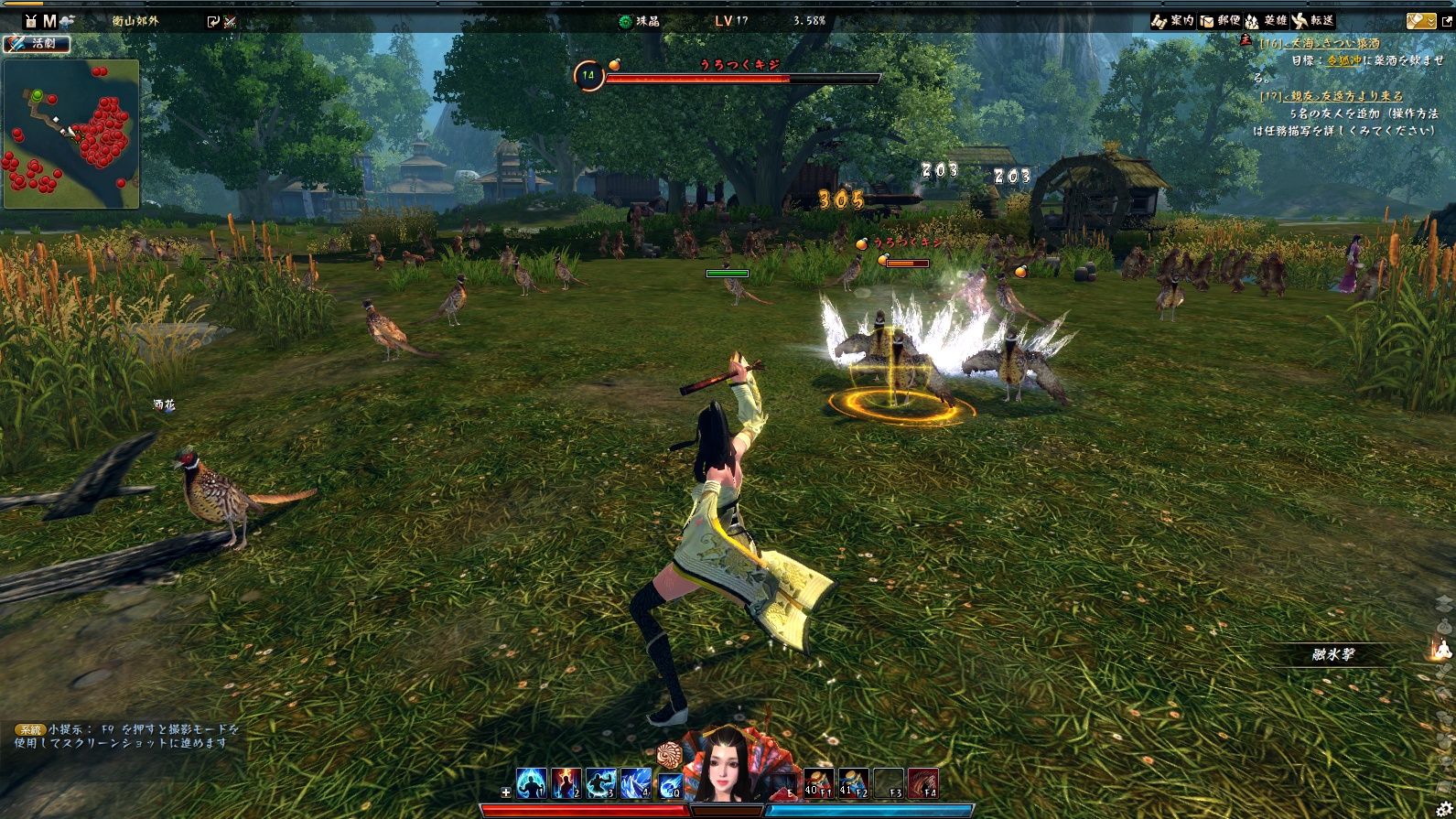Open the 案内 guide menu

coord(1172,20)
